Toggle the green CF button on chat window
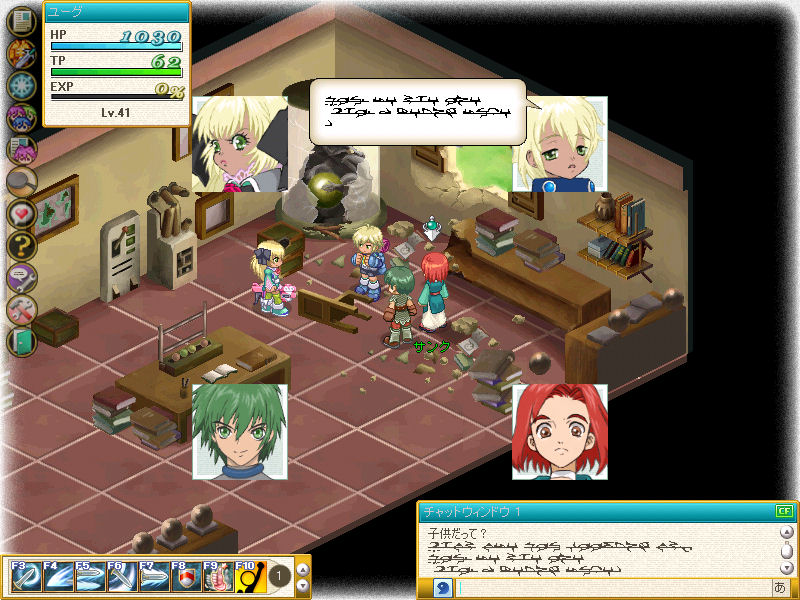Screen dimensions: 800x600 (784, 512)
